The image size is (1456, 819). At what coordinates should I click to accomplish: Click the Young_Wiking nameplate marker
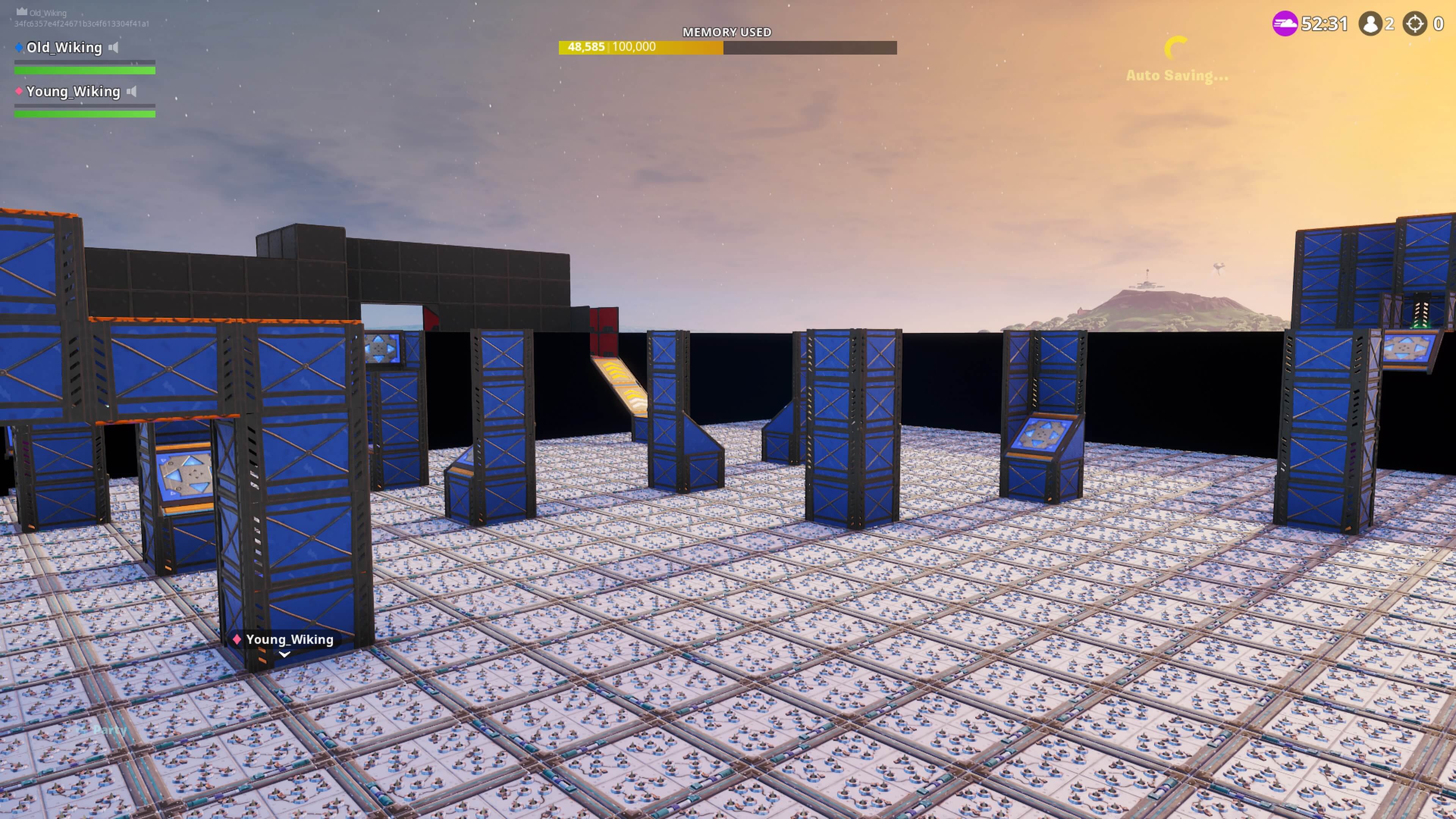pos(284,640)
